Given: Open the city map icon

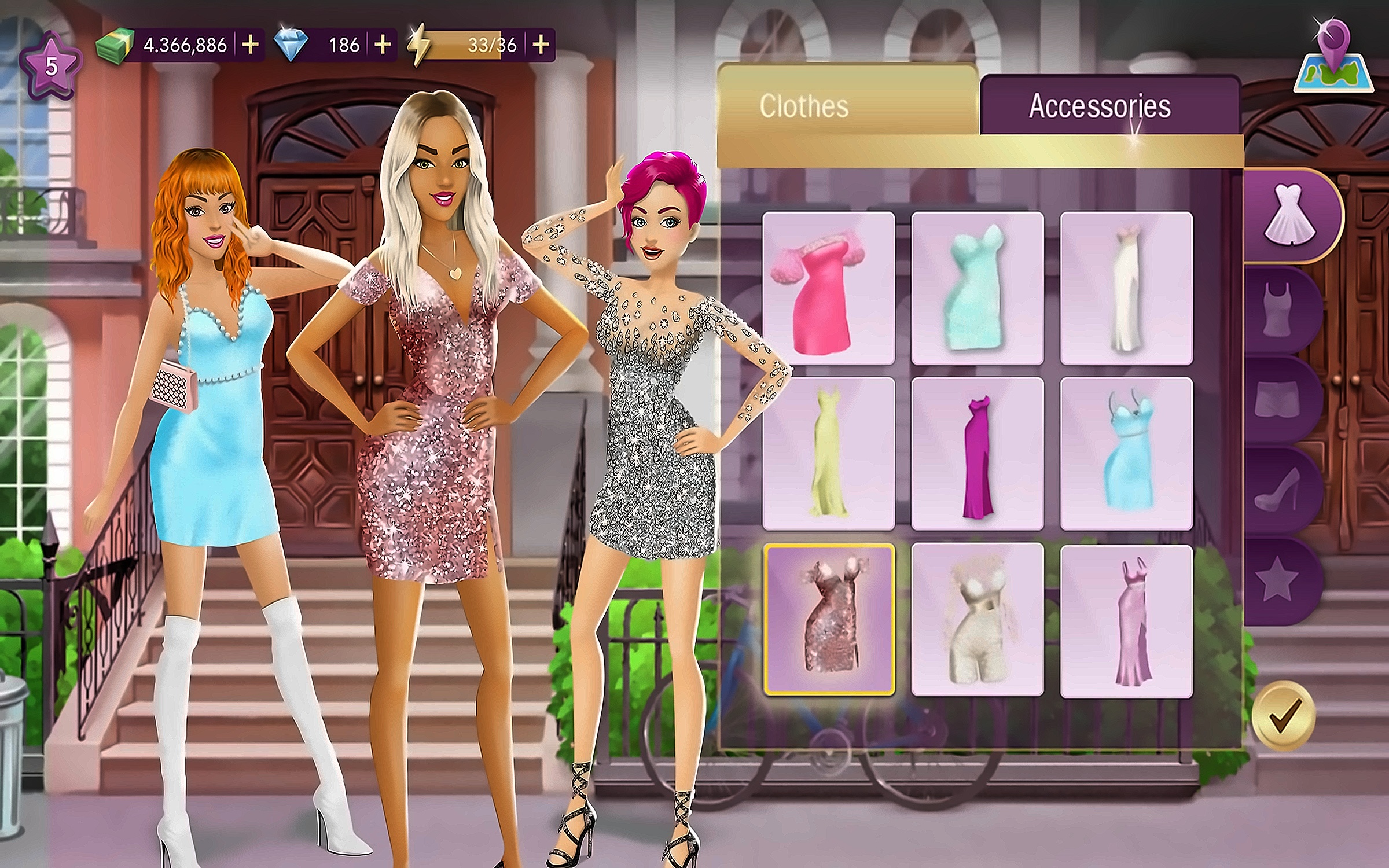Looking at the screenshot, I should [1333, 58].
